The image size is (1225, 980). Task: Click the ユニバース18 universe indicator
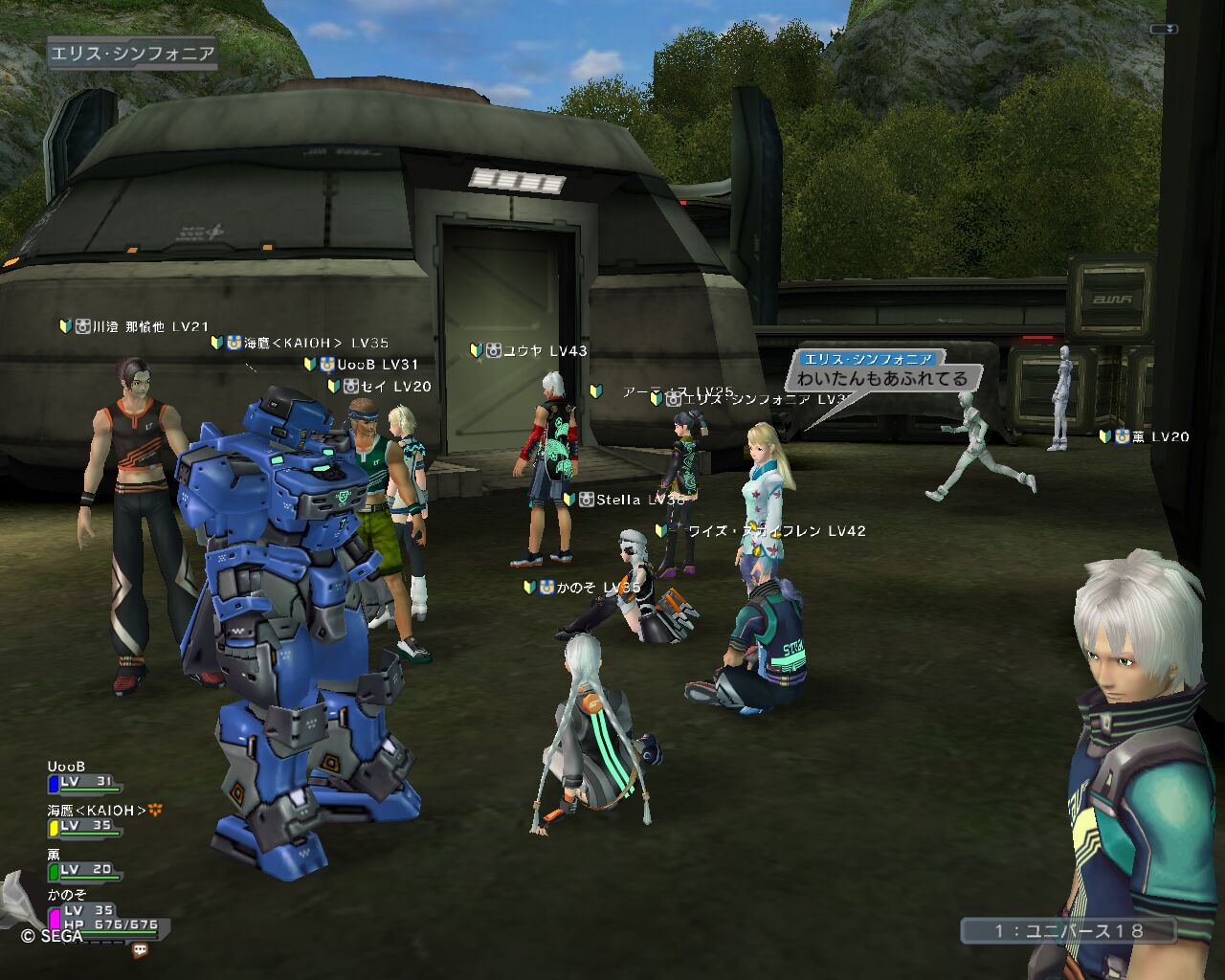[x=1068, y=930]
